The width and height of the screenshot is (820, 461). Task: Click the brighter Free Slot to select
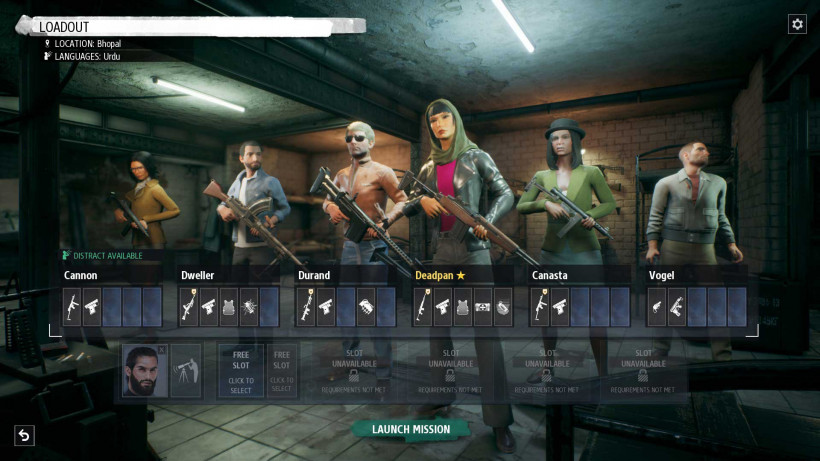tap(241, 370)
